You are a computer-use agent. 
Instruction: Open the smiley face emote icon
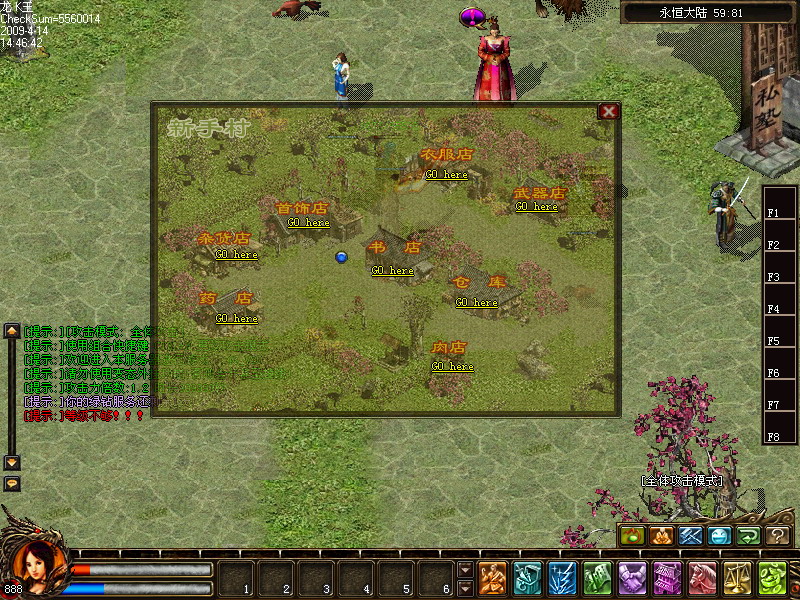coord(720,537)
